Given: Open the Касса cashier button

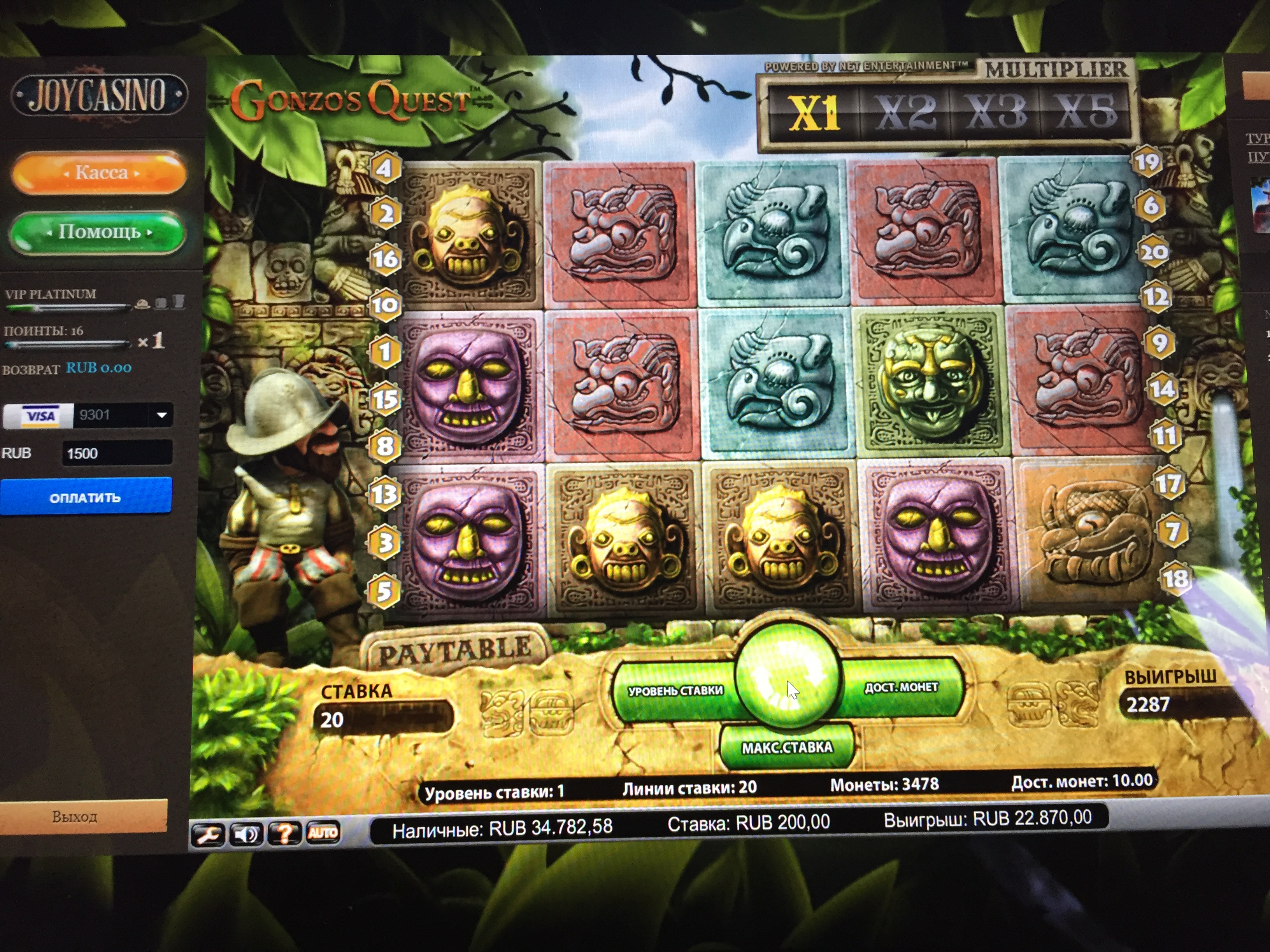Looking at the screenshot, I should coord(99,173).
